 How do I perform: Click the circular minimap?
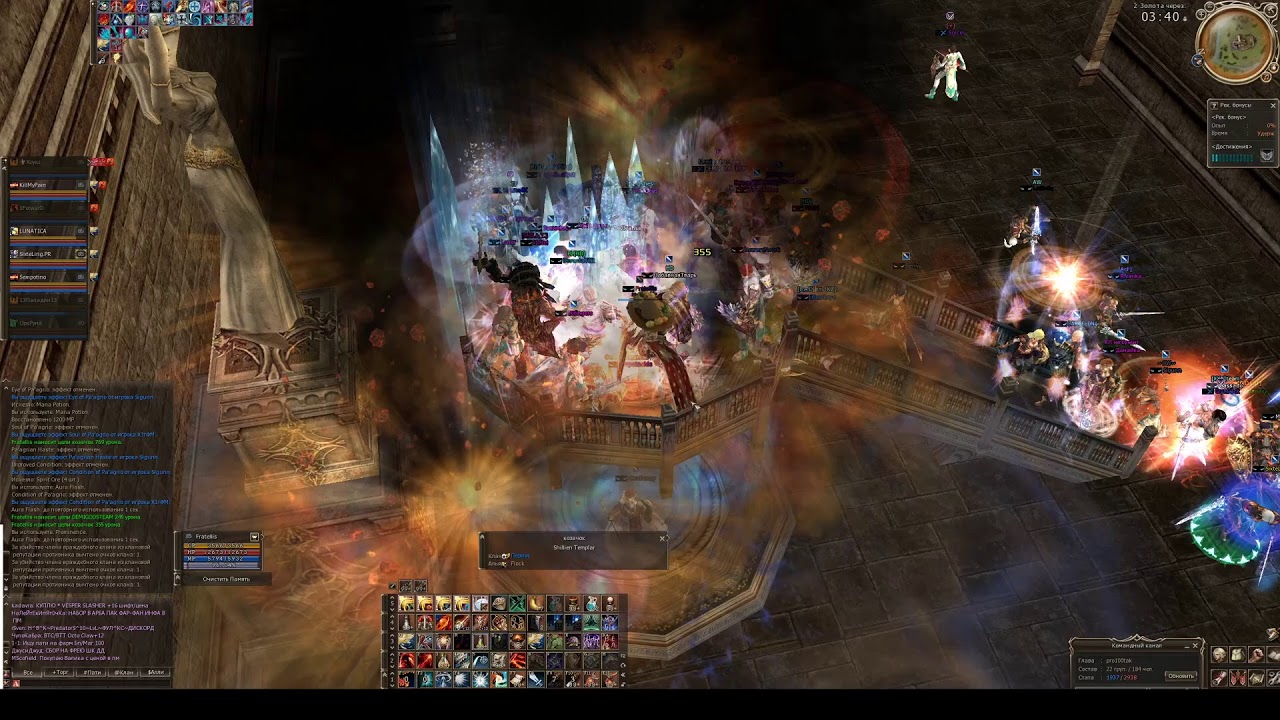click(1238, 45)
